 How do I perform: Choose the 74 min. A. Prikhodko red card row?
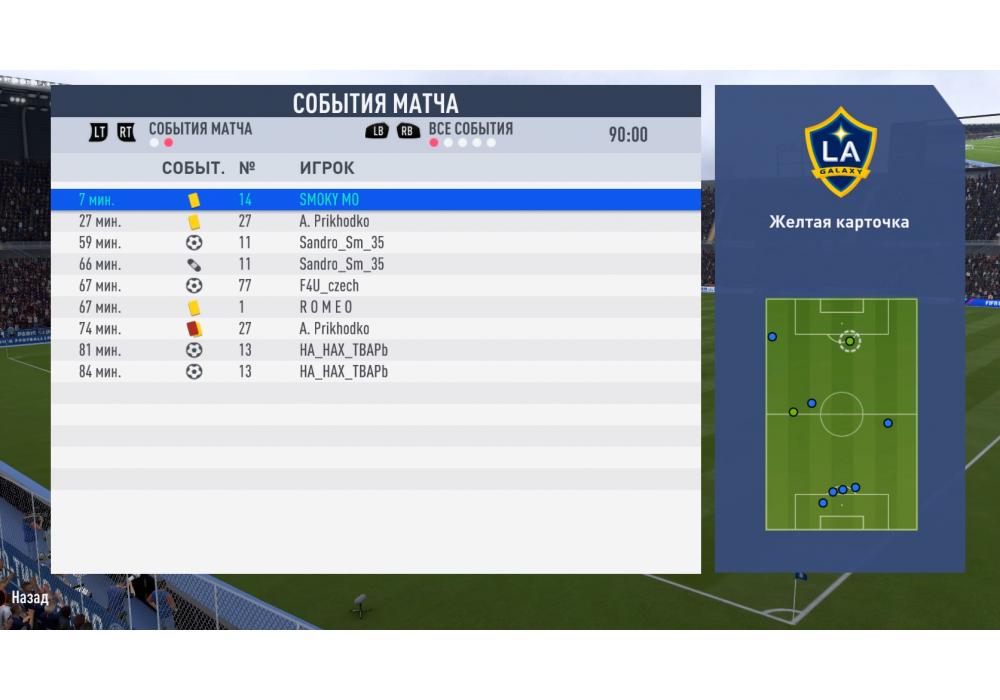(375, 329)
